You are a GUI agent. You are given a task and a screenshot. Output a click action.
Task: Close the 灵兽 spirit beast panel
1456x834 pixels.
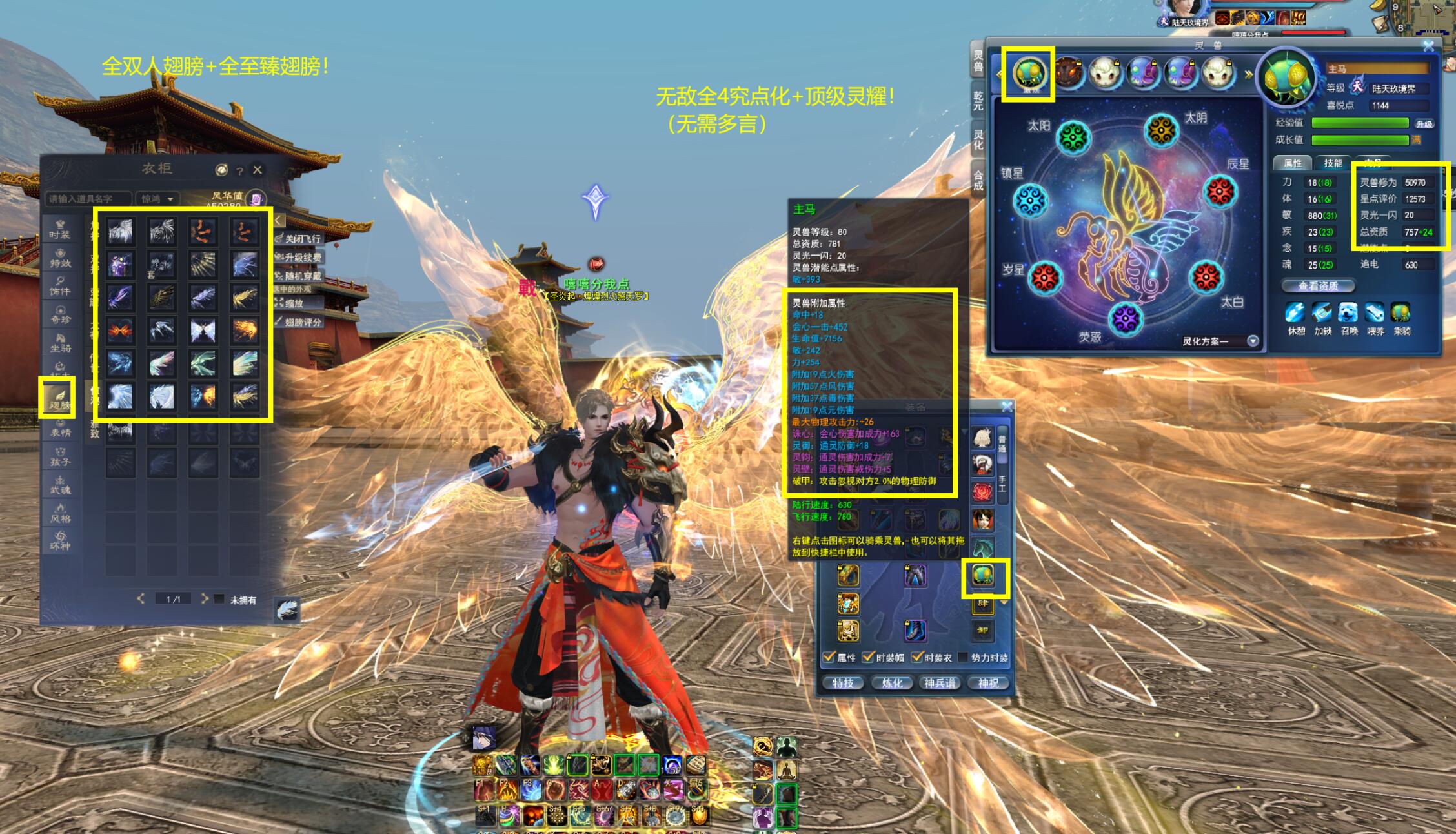pyautogui.click(x=1428, y=46)
